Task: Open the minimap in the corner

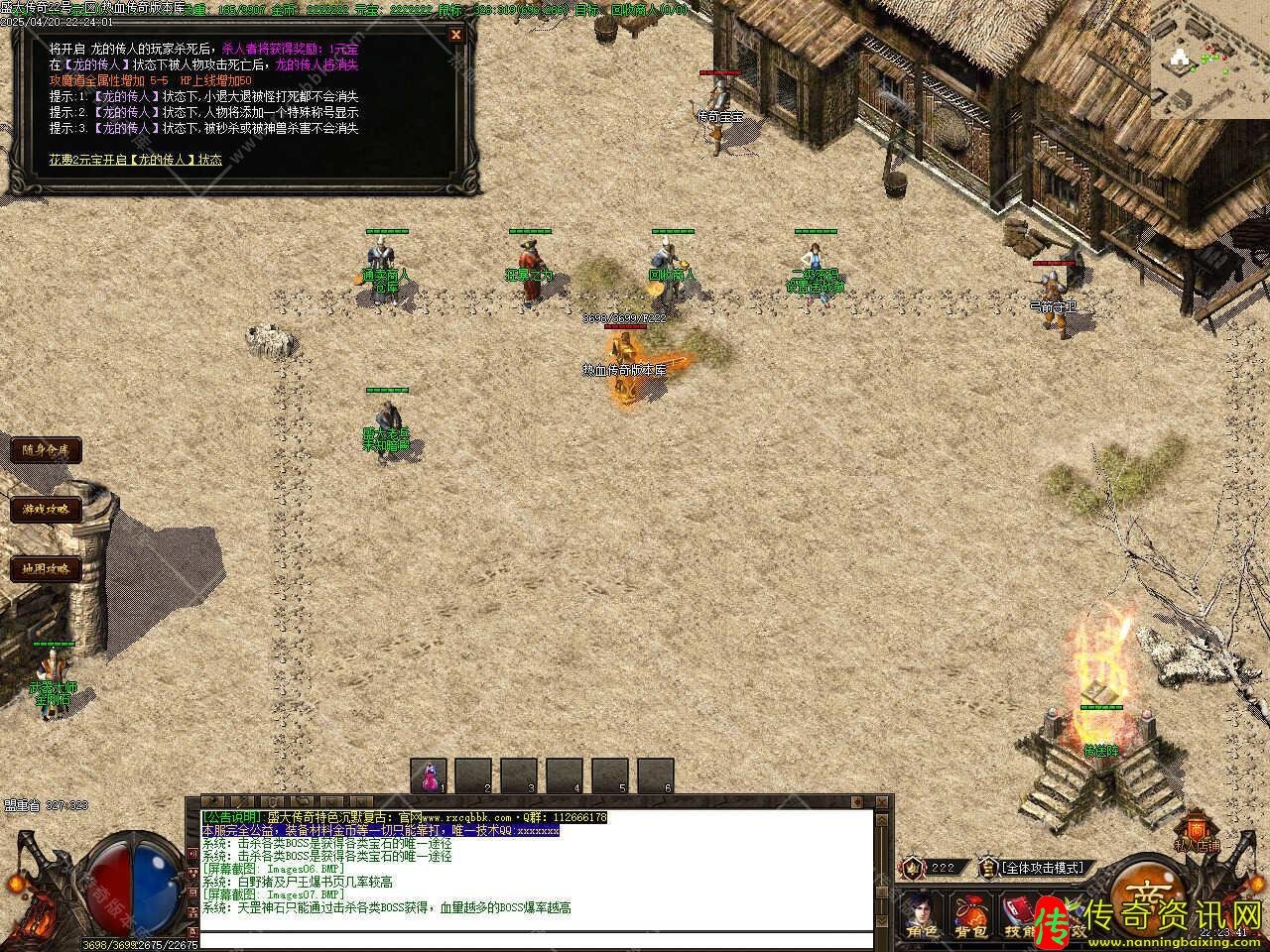Action: pyautogui.click(x=1209, y=60)
